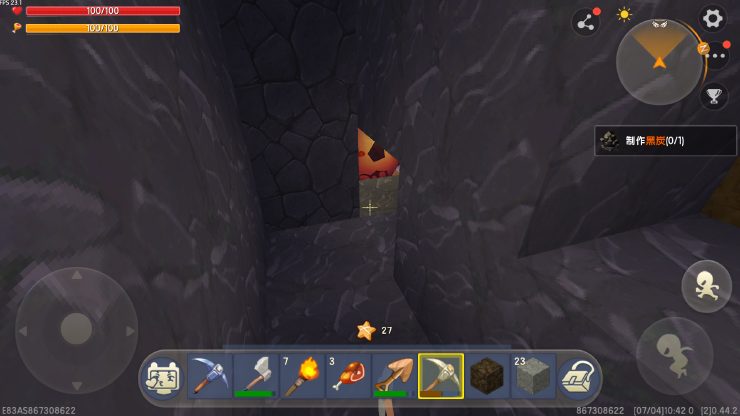The width and height of the screenshot is (740, 416).
Task: Open the settings gear menu
Action: [712, 17]
